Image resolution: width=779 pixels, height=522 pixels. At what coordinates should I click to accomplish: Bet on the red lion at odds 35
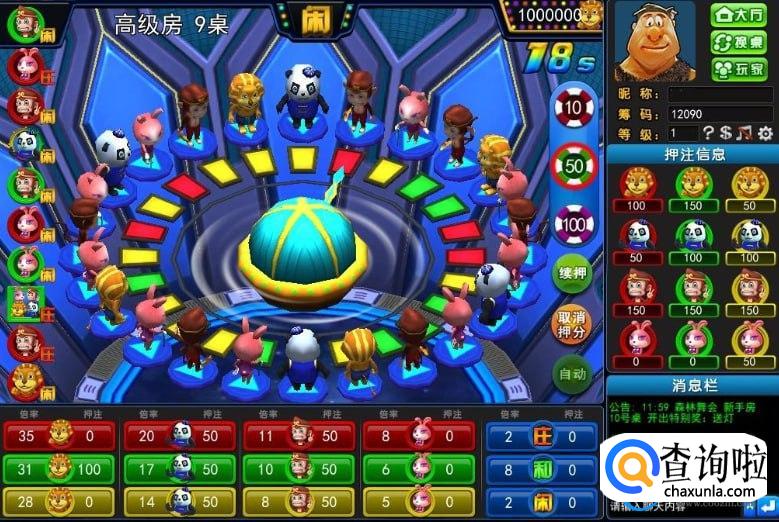58,436
